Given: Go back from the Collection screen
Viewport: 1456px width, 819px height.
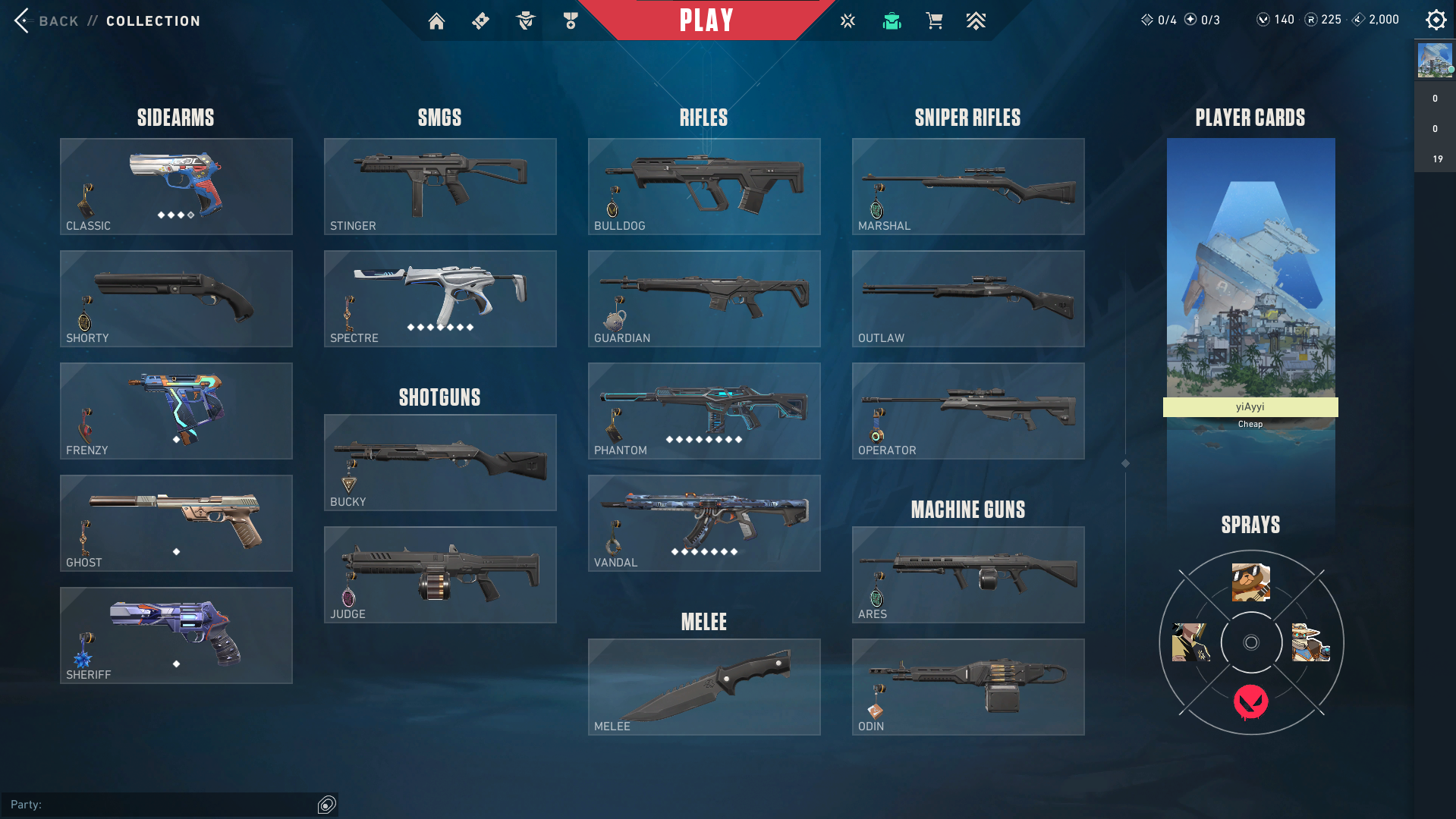Looking at the screenshot, I should [x=46, y=21].
